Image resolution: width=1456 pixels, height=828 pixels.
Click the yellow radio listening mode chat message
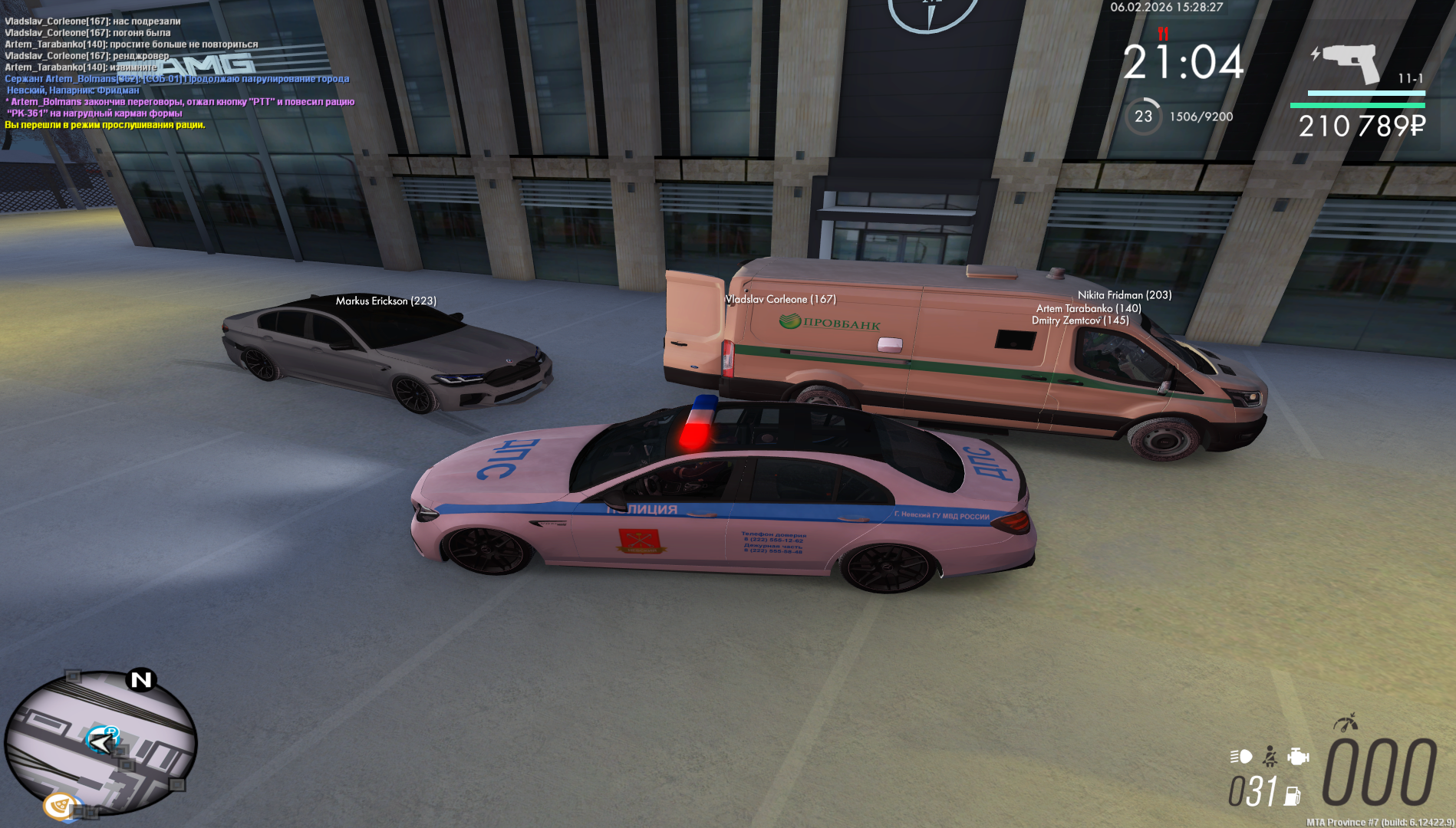pyautogui.click(x=105, y=125)
